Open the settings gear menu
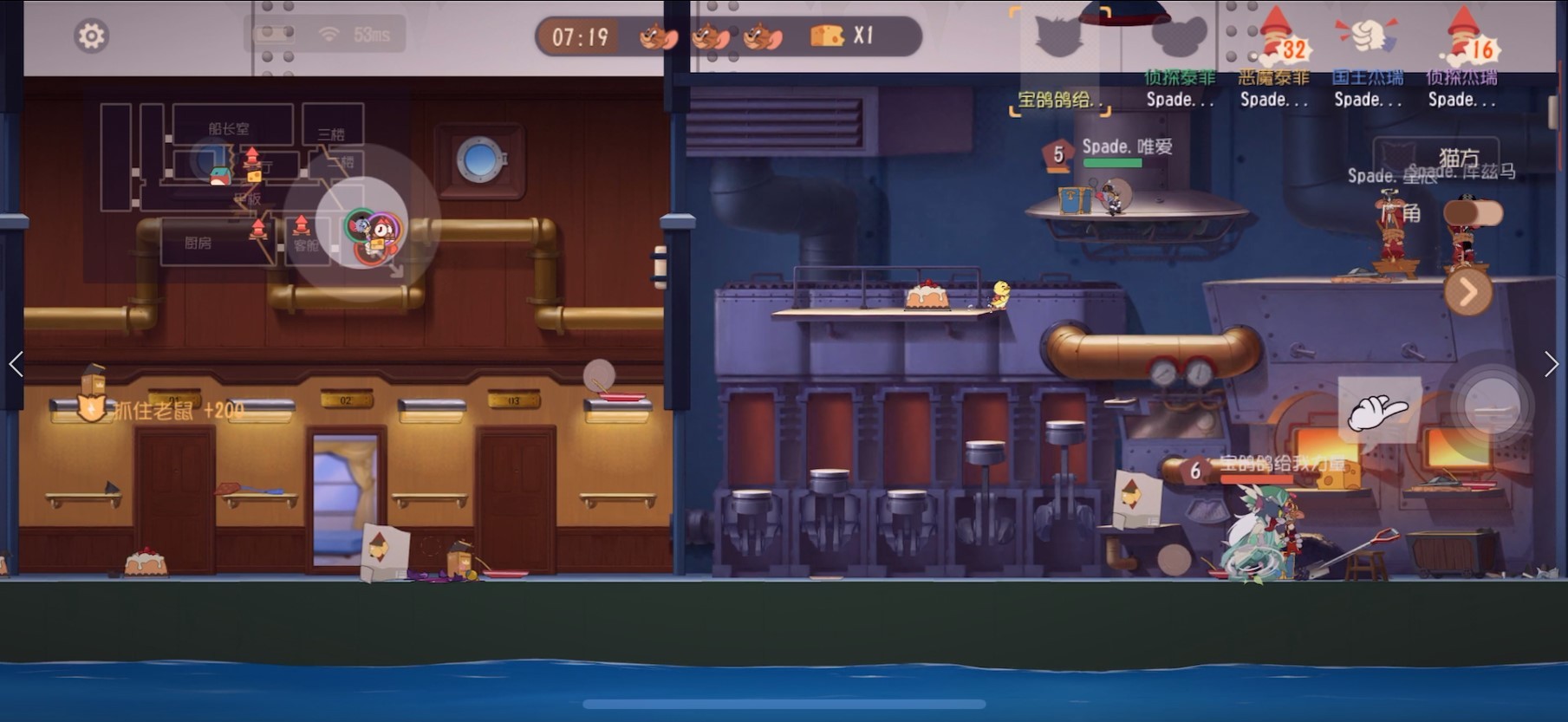The image size is (1568, 722). pyautogui.click(x=91, y=36)
